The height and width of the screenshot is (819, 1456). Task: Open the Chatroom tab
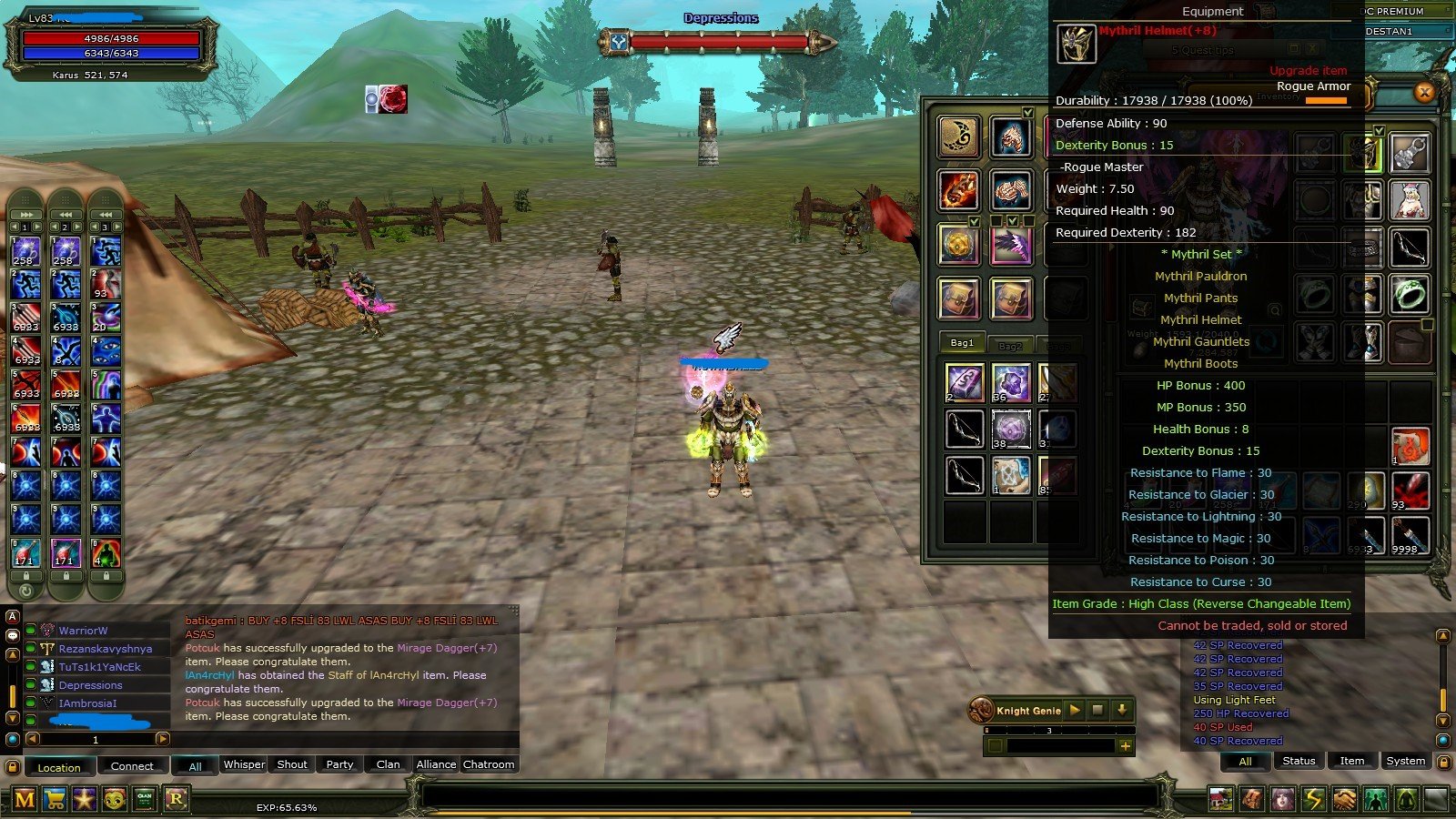tap(489, 764)
